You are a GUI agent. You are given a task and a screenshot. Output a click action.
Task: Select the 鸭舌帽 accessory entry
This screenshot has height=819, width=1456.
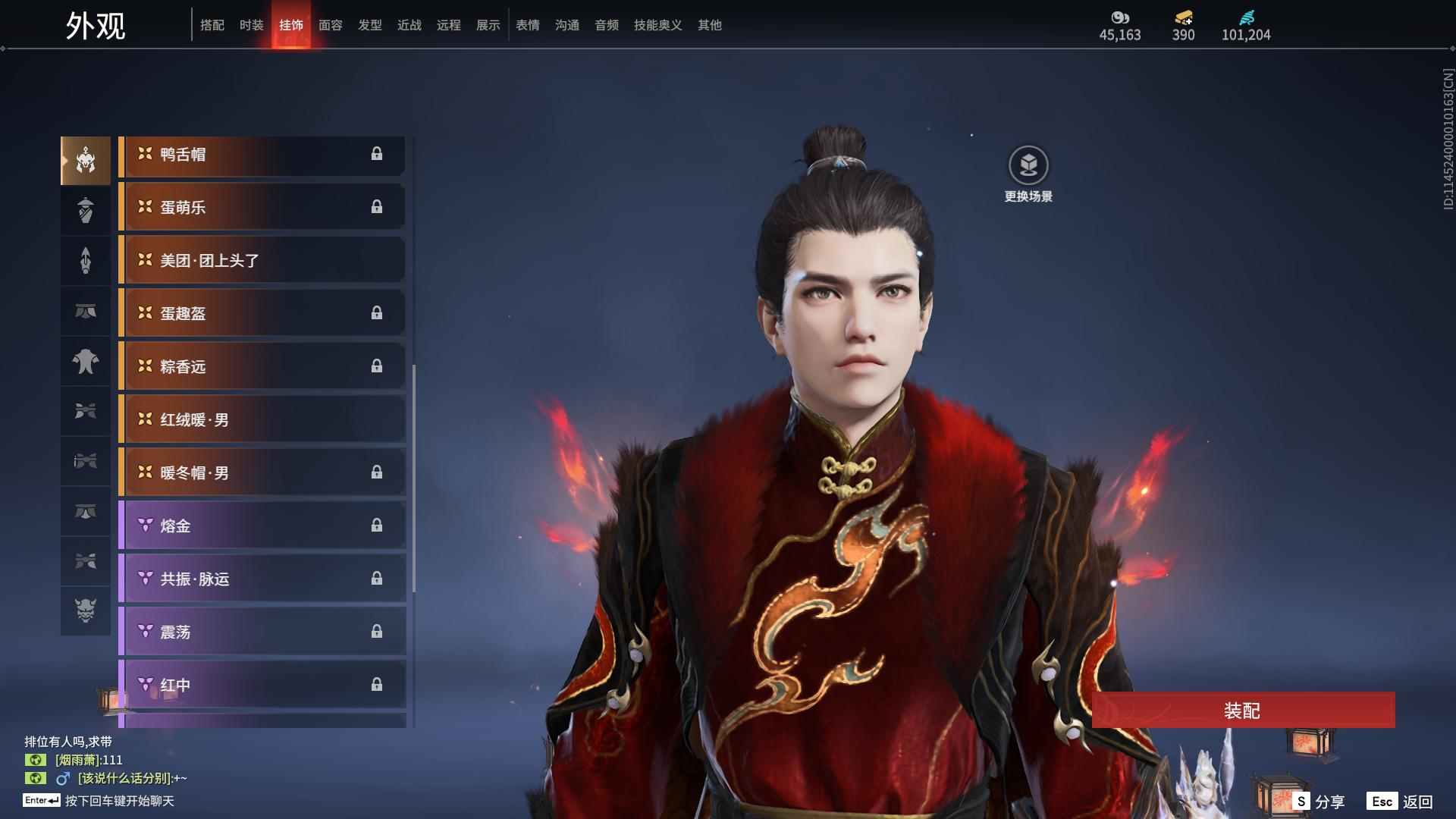point(262,155)
